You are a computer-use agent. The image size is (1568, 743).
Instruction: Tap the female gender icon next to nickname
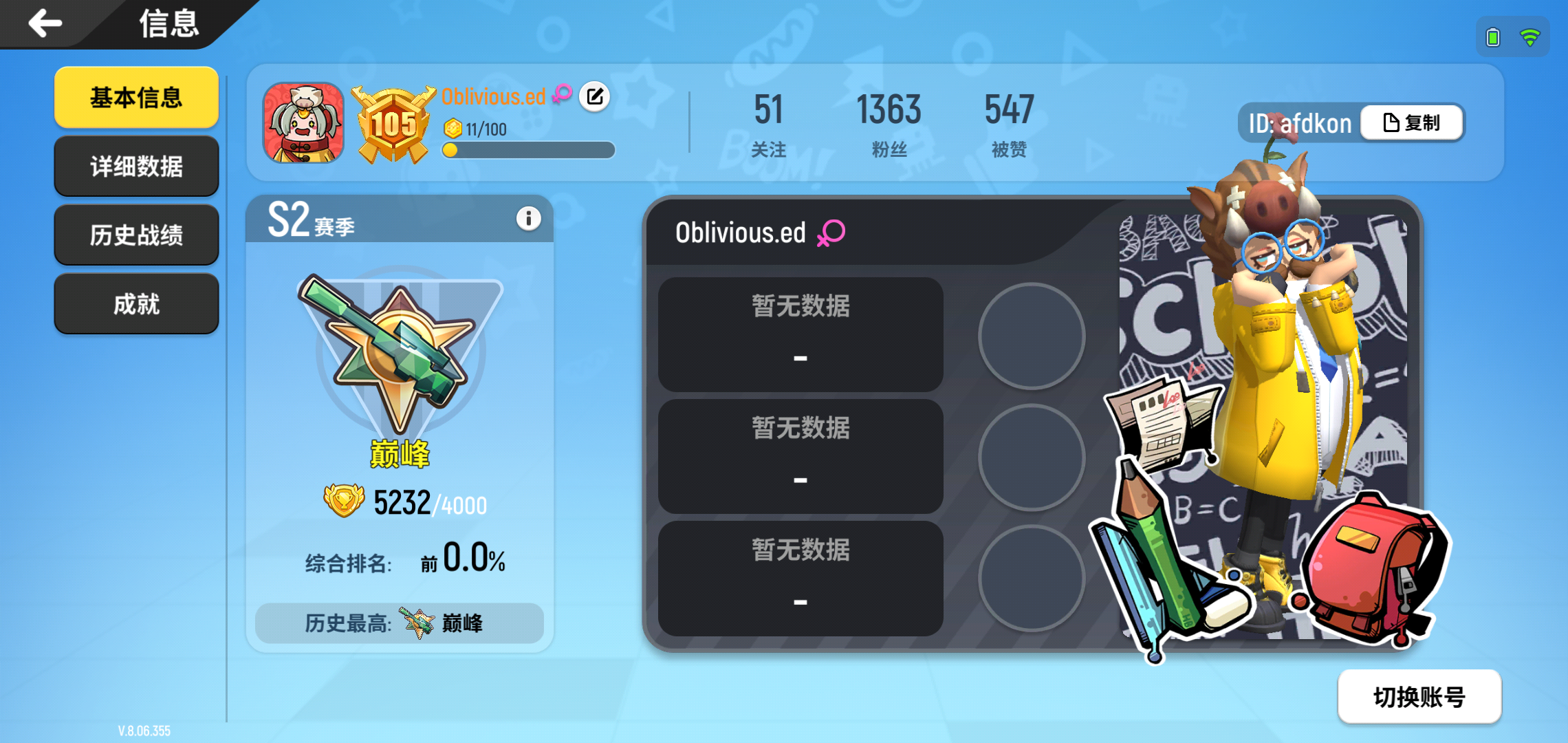click(563, 93)
